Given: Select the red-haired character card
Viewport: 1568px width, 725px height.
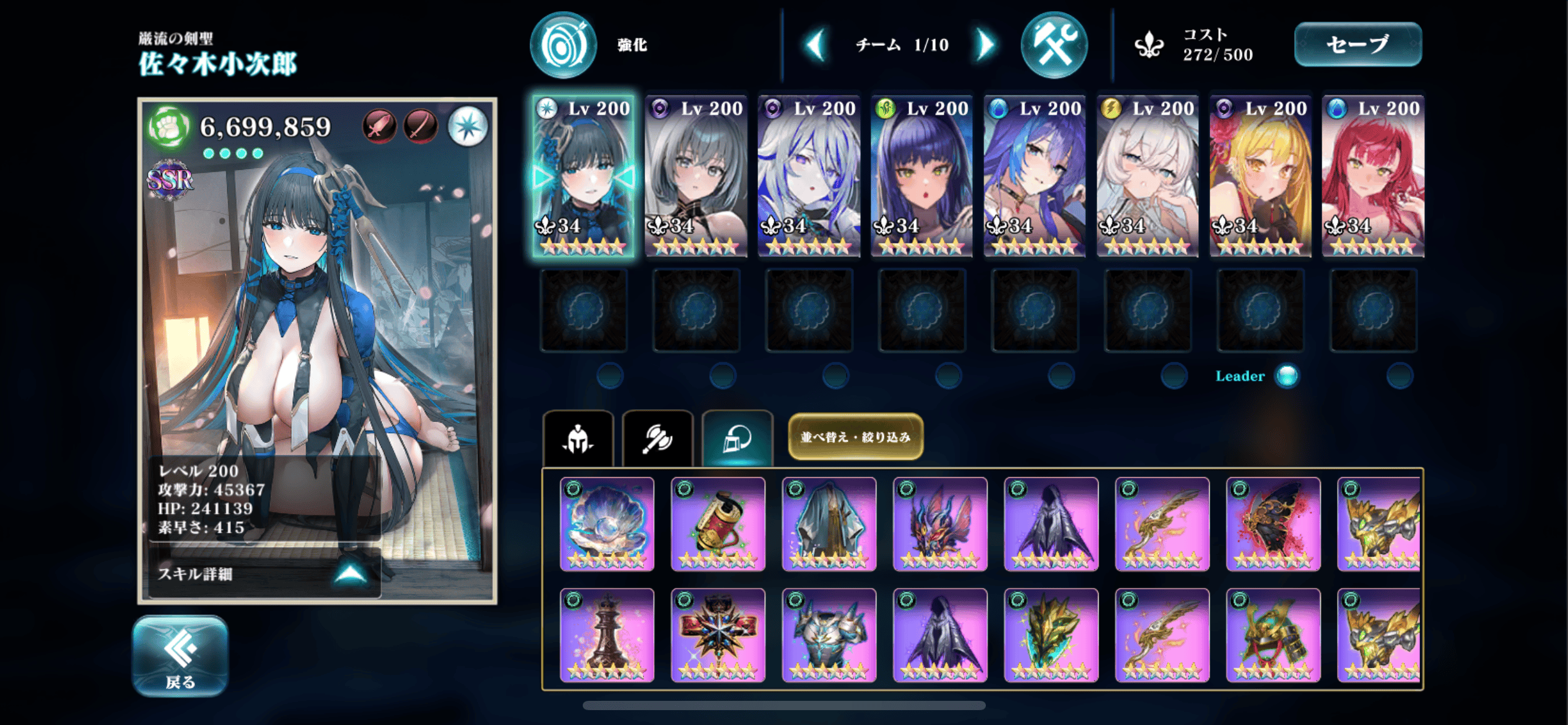Looking at the screenshot, I should coord(1372,176).
